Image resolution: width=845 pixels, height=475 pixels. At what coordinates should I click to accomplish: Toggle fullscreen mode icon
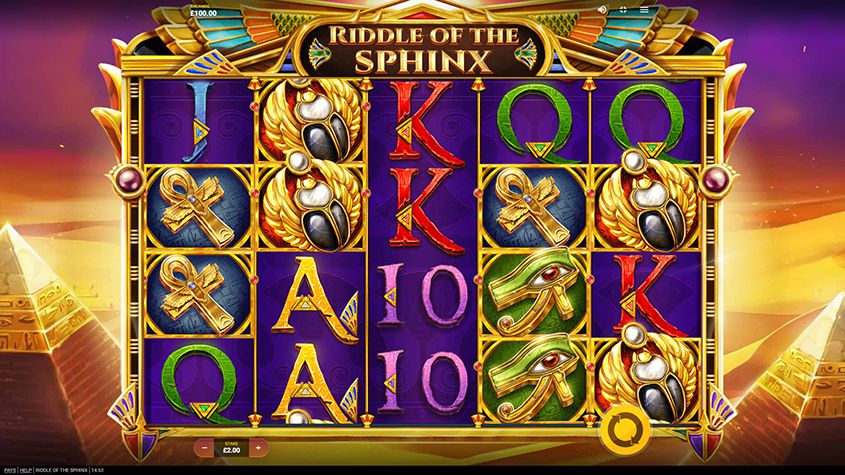tap(623, 9)
